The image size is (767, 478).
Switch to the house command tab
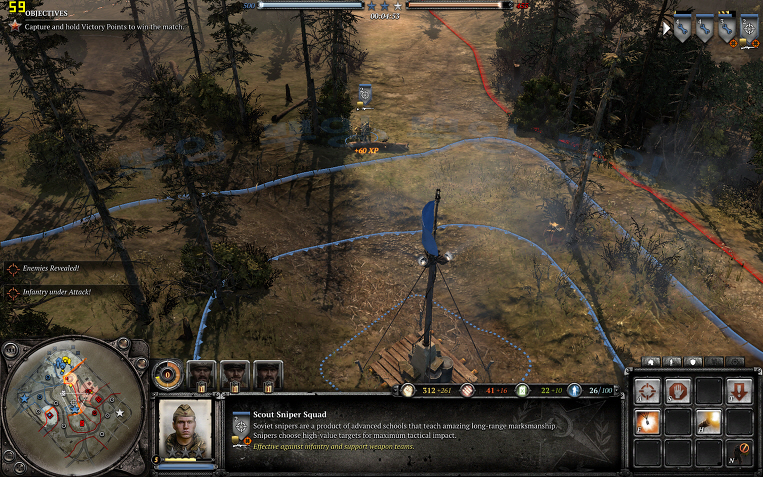653,362
